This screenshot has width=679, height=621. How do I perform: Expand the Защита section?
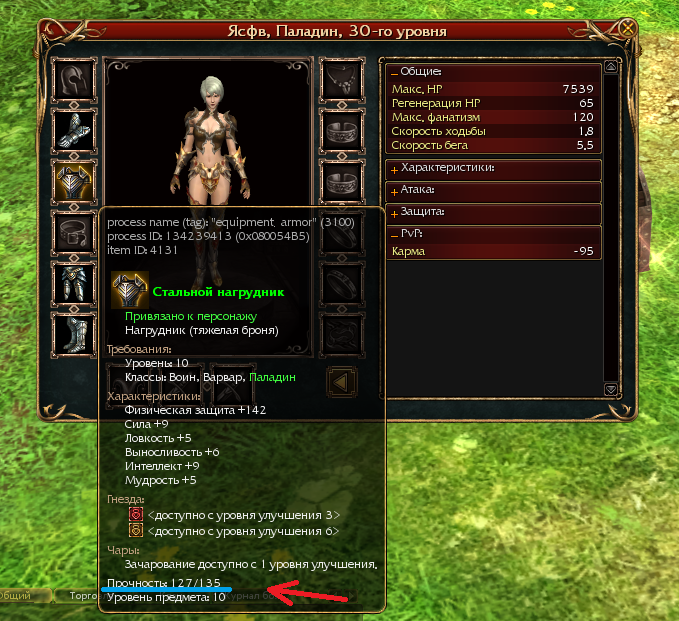tap(395, 213)
